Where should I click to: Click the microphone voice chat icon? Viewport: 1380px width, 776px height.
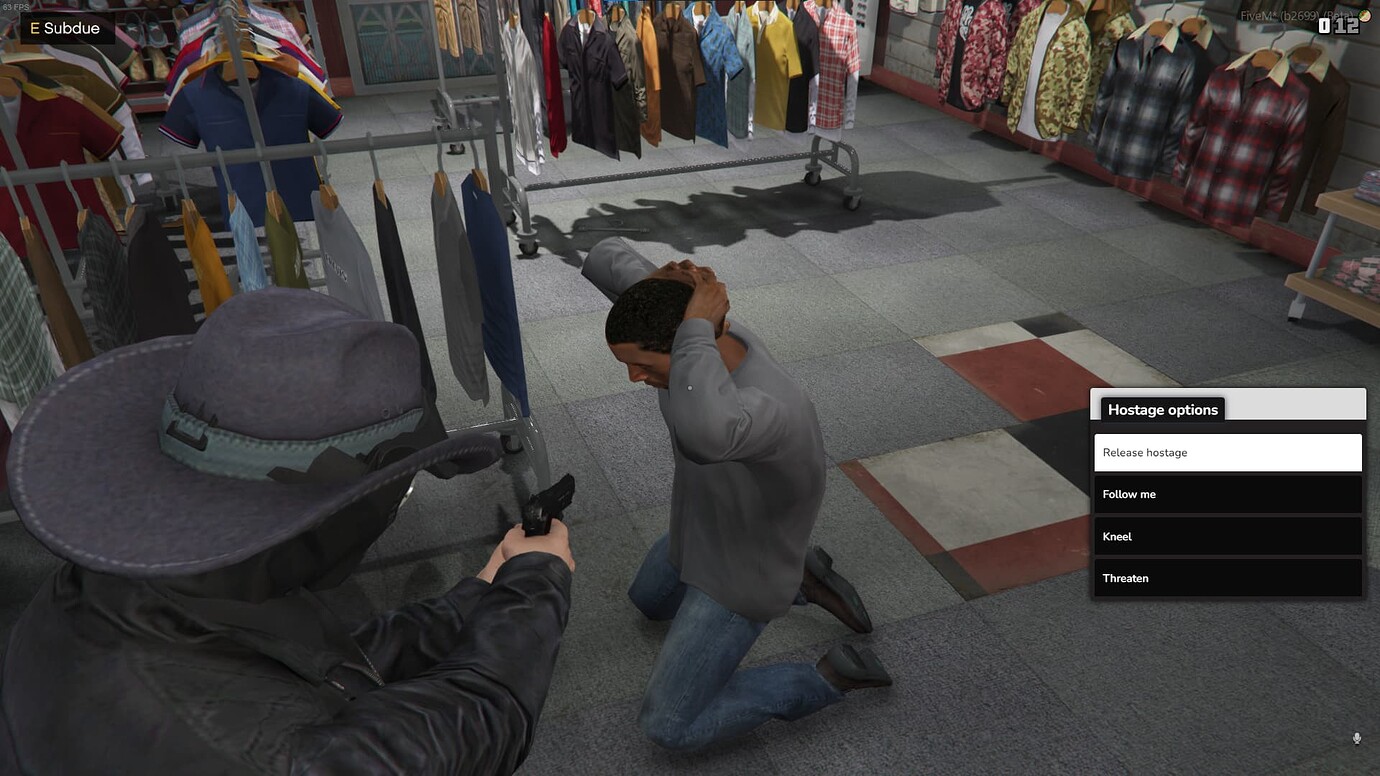[x=1357, y=738]
